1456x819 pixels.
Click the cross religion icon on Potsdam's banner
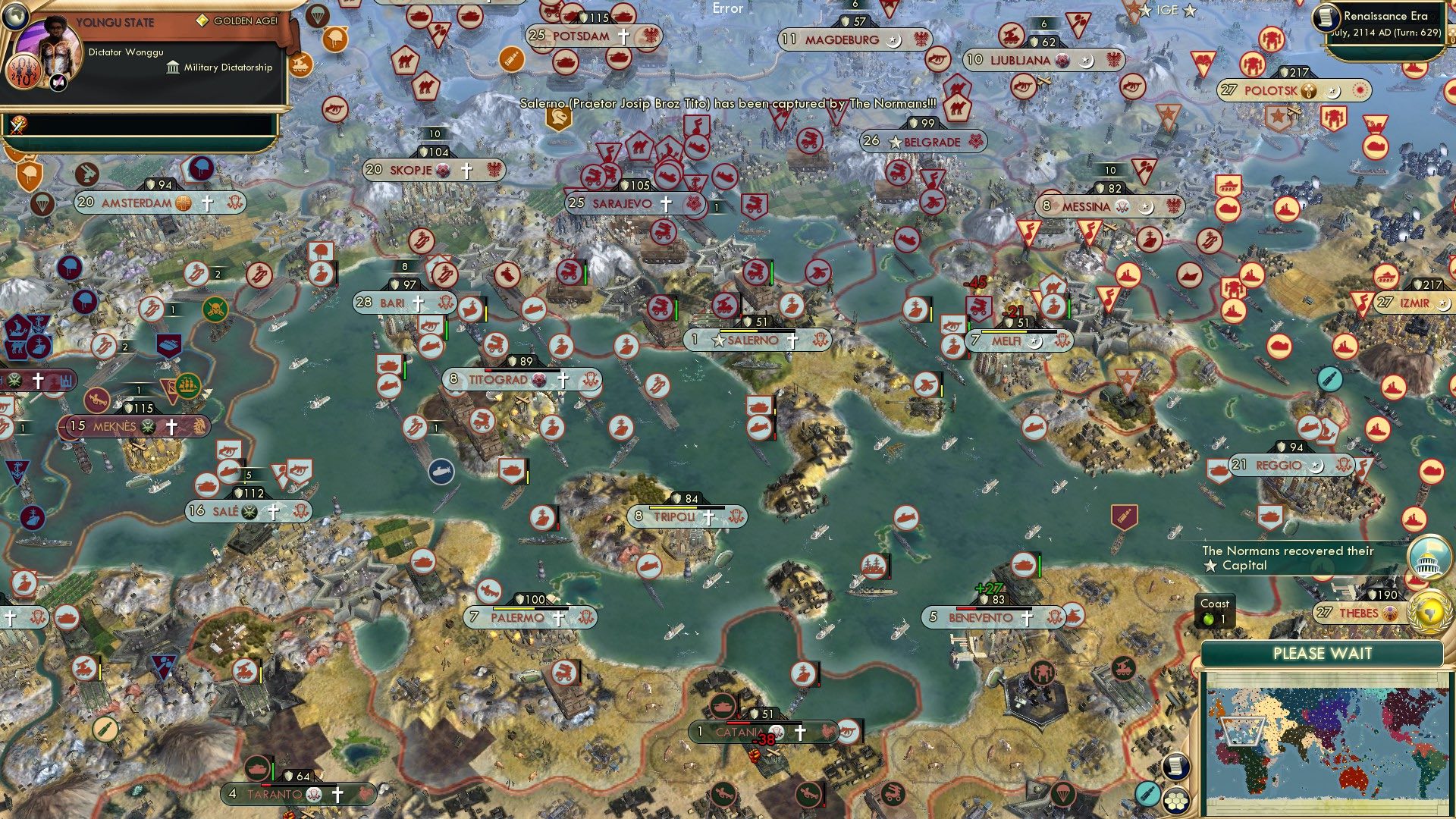pyautogui.click(x=623, y=36)
